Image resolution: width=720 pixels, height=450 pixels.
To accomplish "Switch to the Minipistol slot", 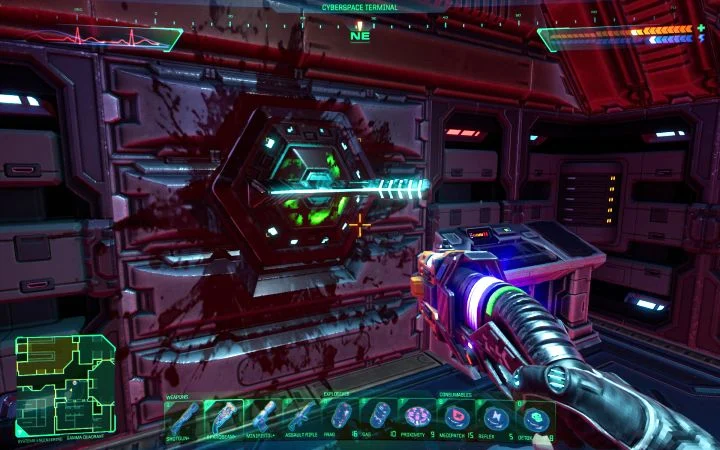I will (x=264, y=417).
